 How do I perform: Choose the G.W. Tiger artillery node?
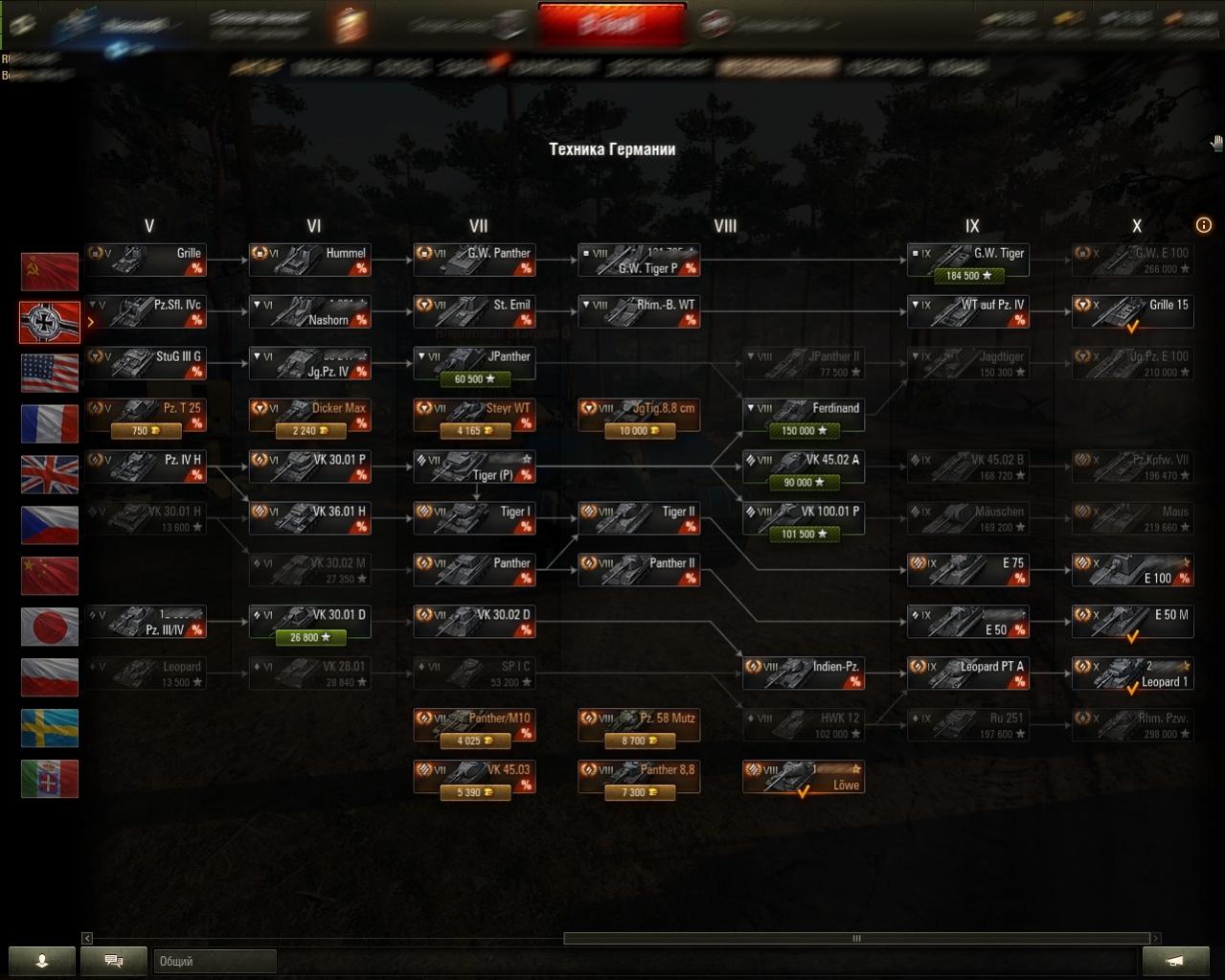967,261
